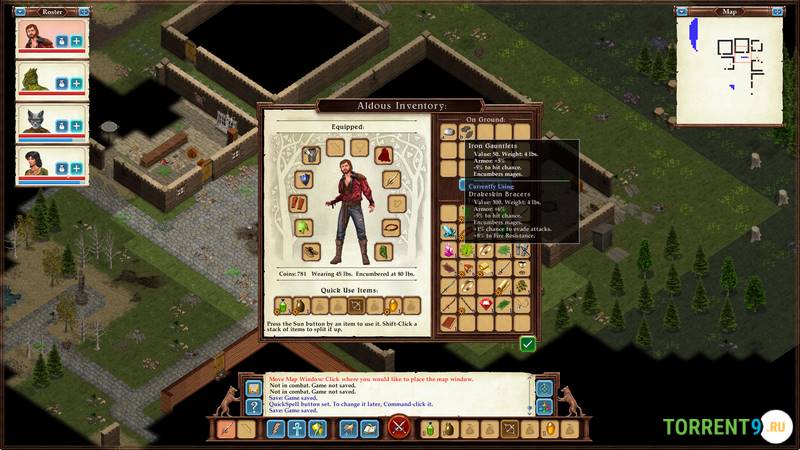Pick the red ruby gem in inventory
The image size is (800, 450).
486,305
